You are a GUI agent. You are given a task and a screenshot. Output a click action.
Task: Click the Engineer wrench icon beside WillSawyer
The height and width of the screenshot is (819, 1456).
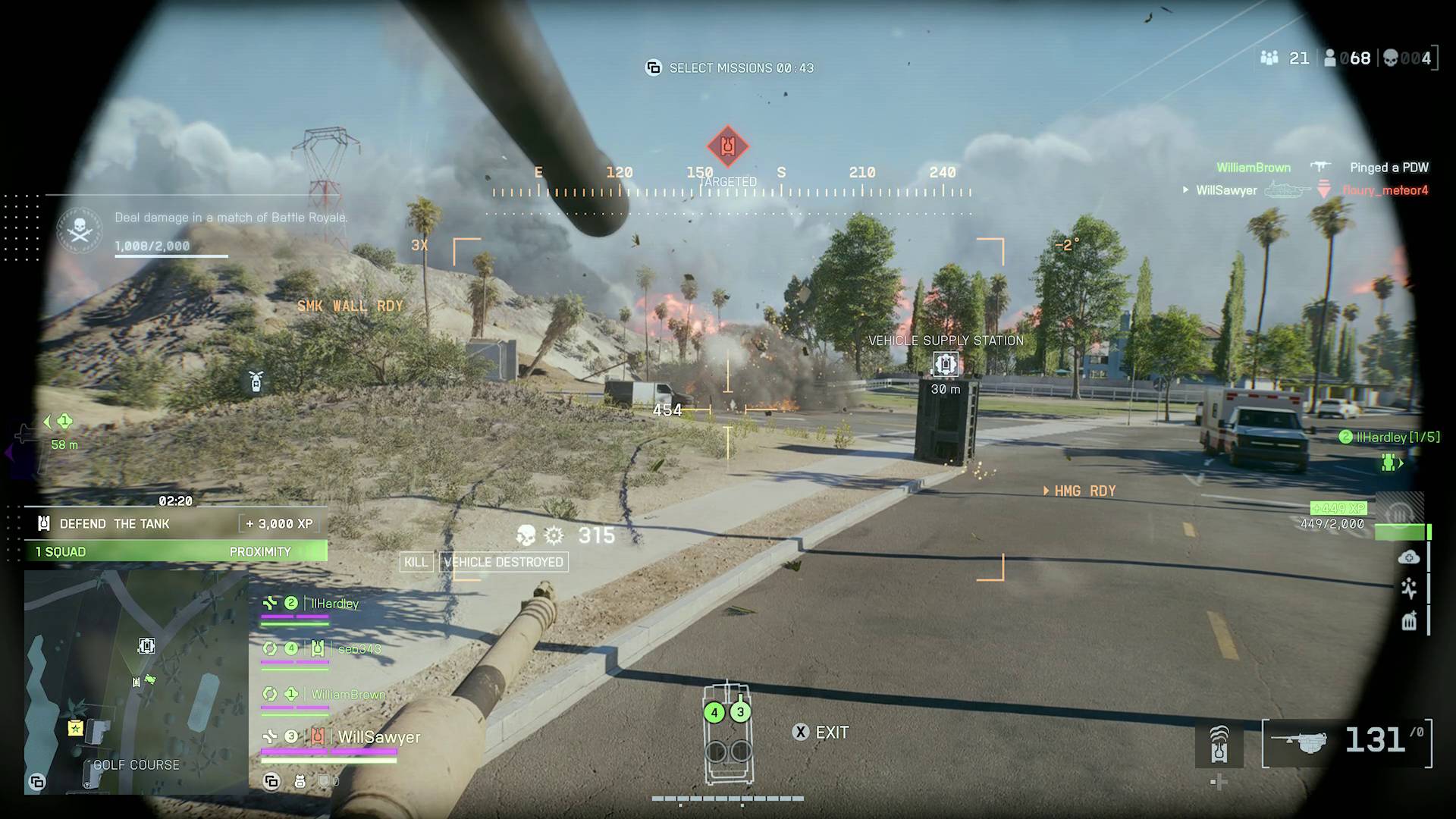coord(269,737)
